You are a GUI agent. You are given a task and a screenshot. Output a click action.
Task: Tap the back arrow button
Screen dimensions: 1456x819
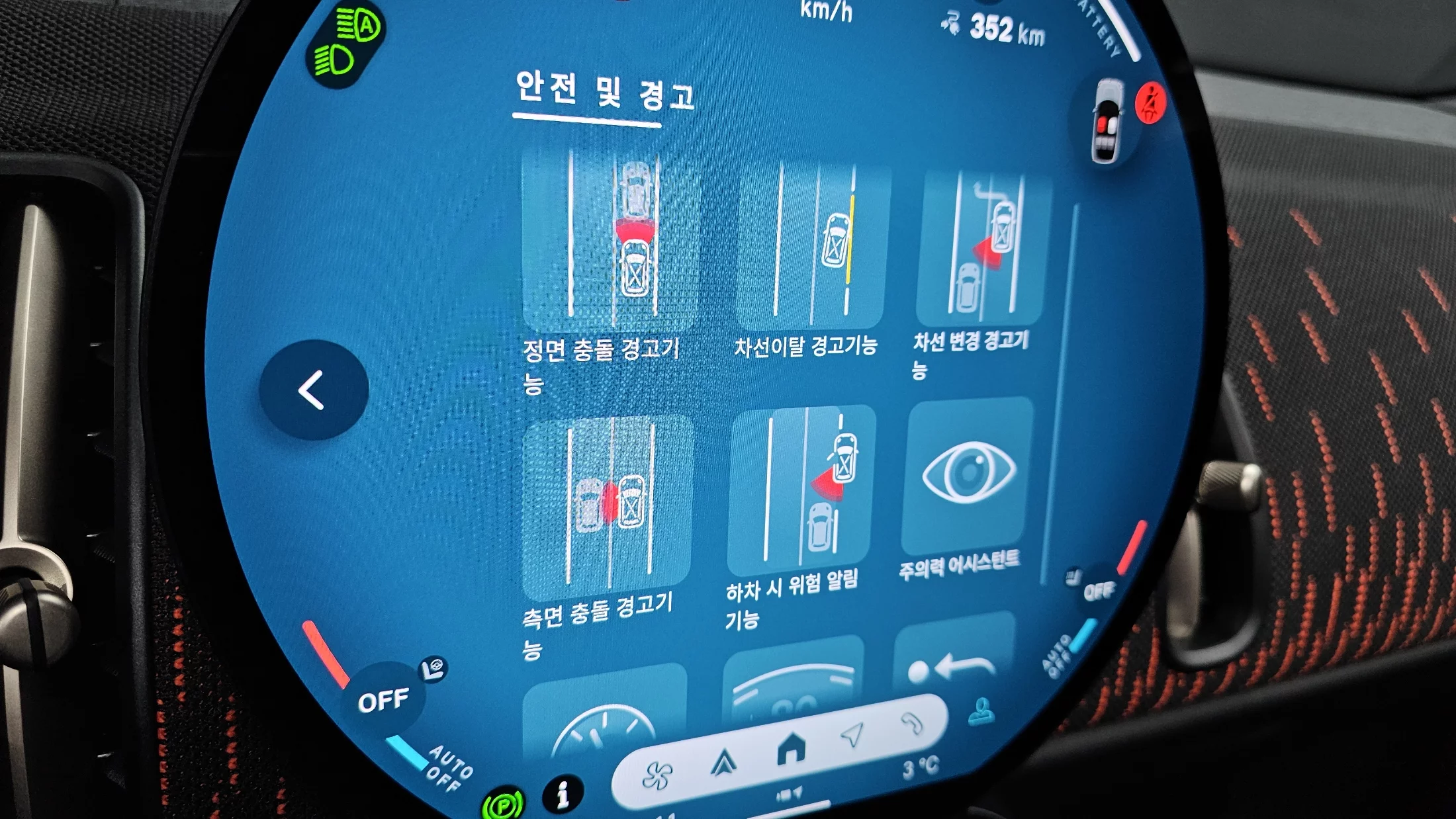pos(313,390)
